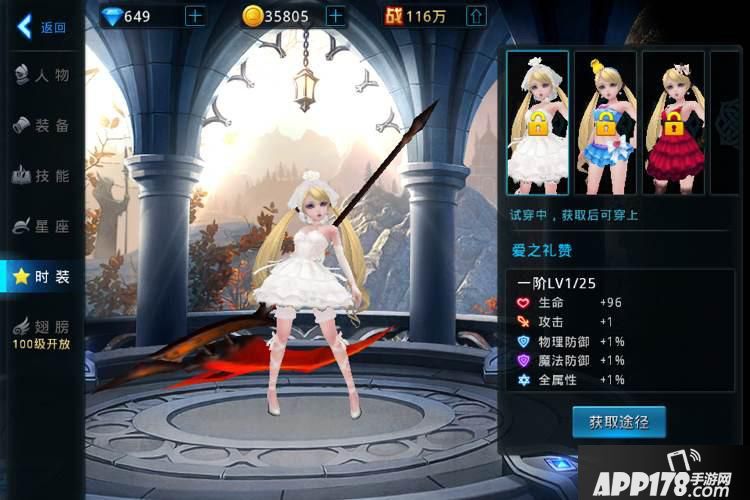Preview the red dress costume
Viewport: 750px width, 500px height.
(x=672, y=121)
